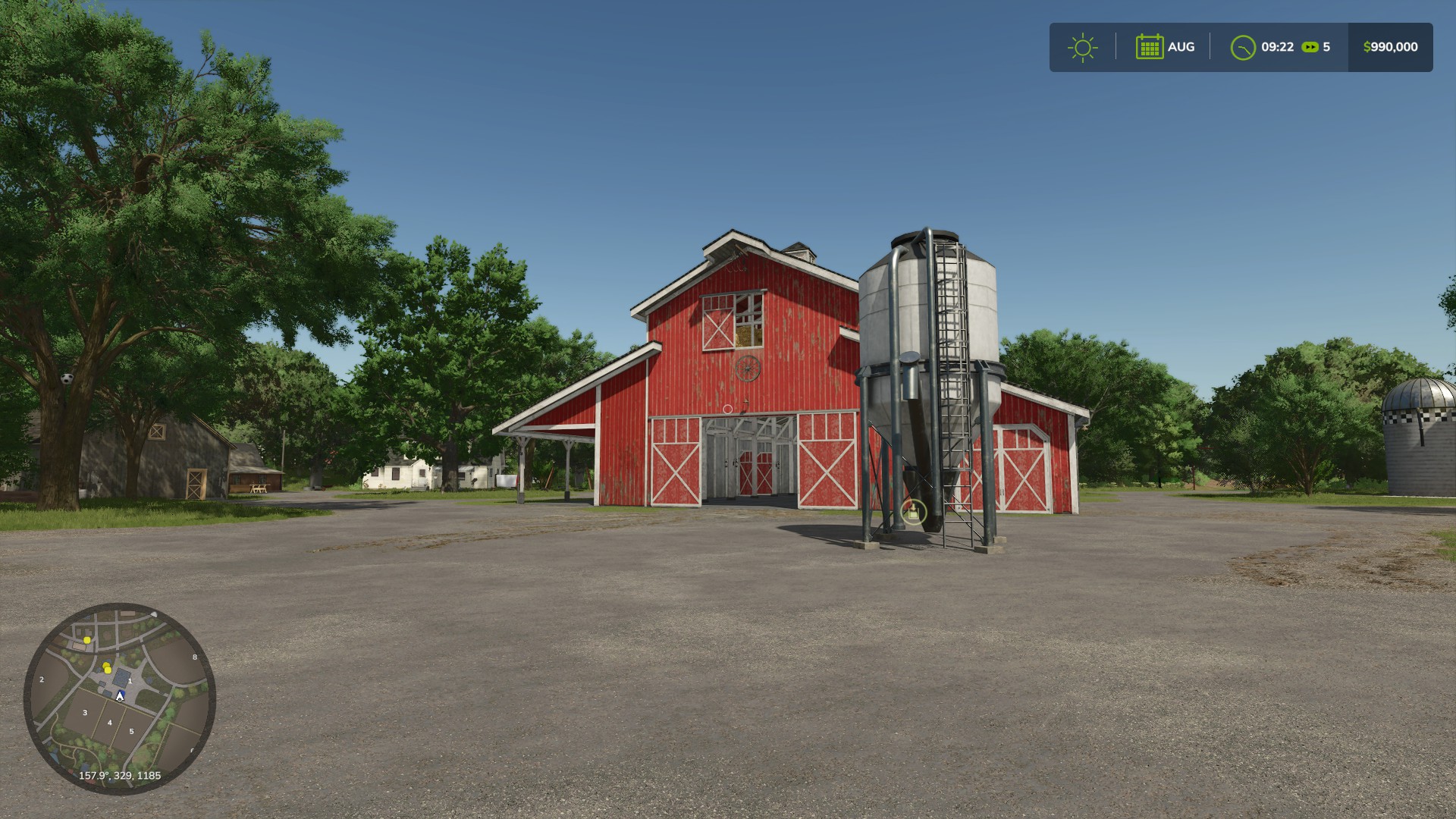Click the coordinates text under the minimap

[120, 775]
